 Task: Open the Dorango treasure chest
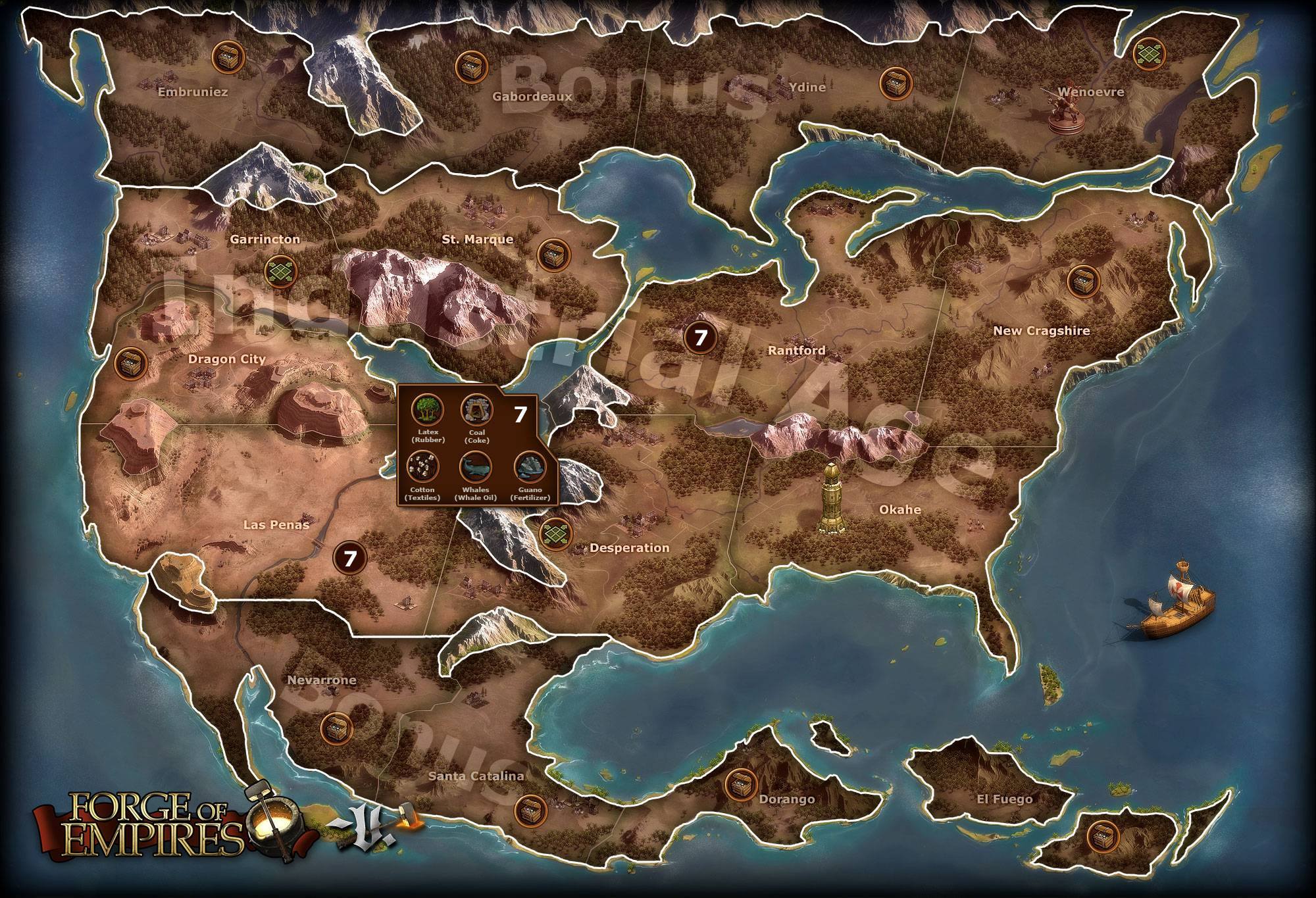[740, 784]
